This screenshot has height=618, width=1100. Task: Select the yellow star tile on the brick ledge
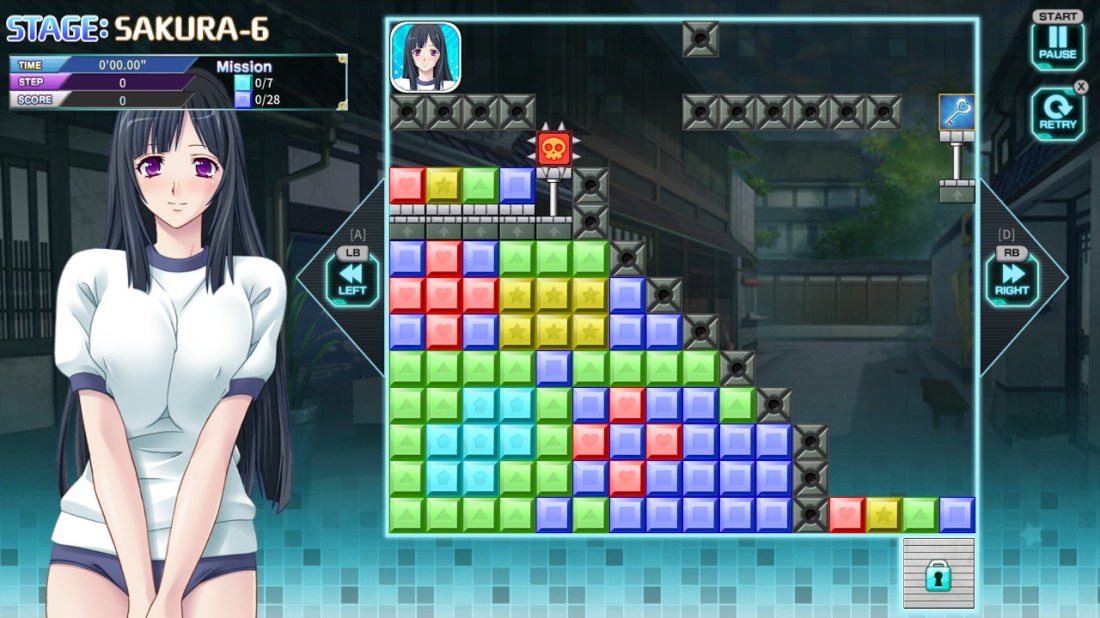point(444,185)
